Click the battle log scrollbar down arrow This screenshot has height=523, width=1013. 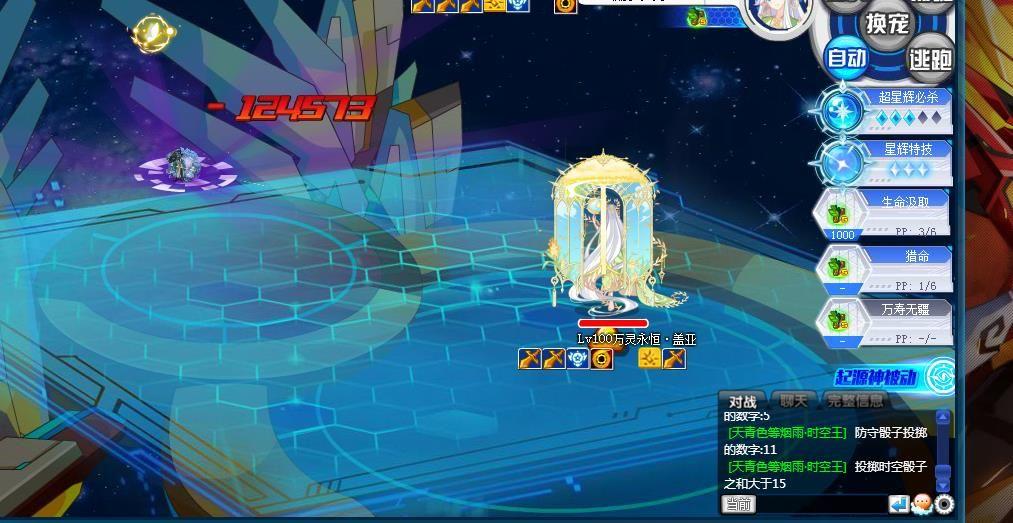point(943,485)
